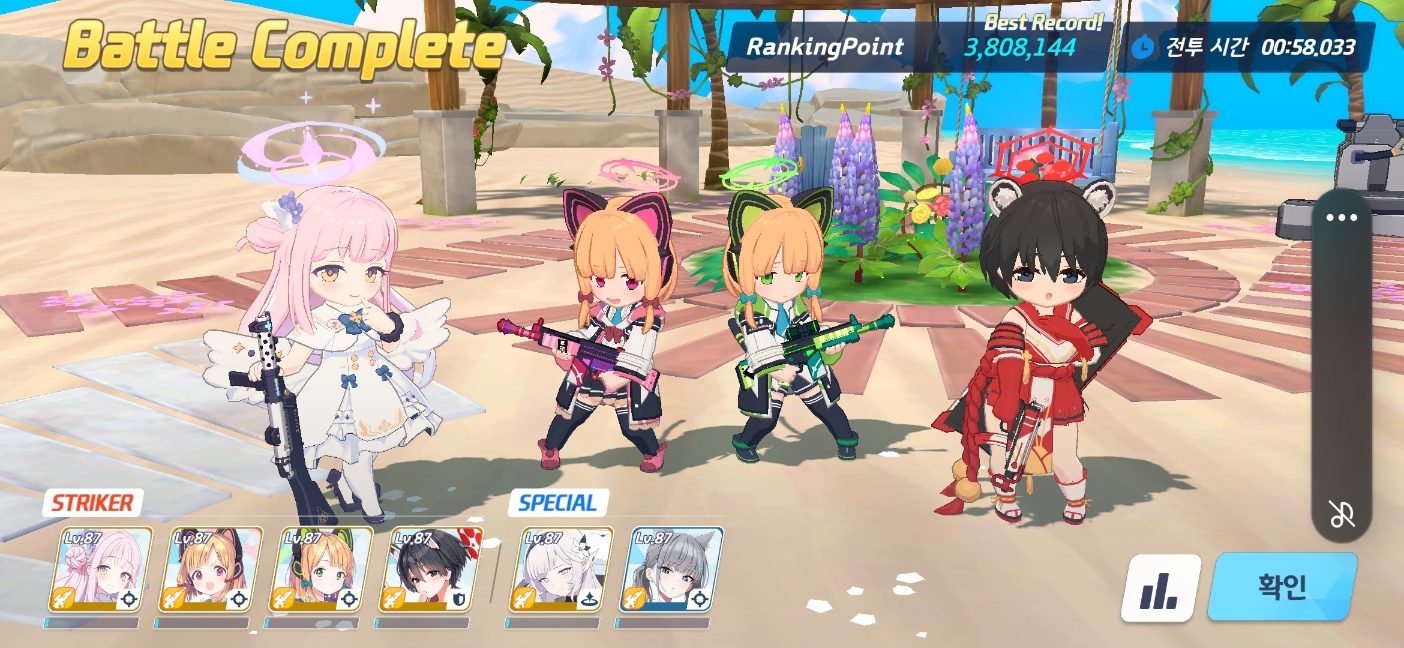Confirm the battle result with 확인
The height and width of the screenshot is (648, 1404).
[1282, 587]
